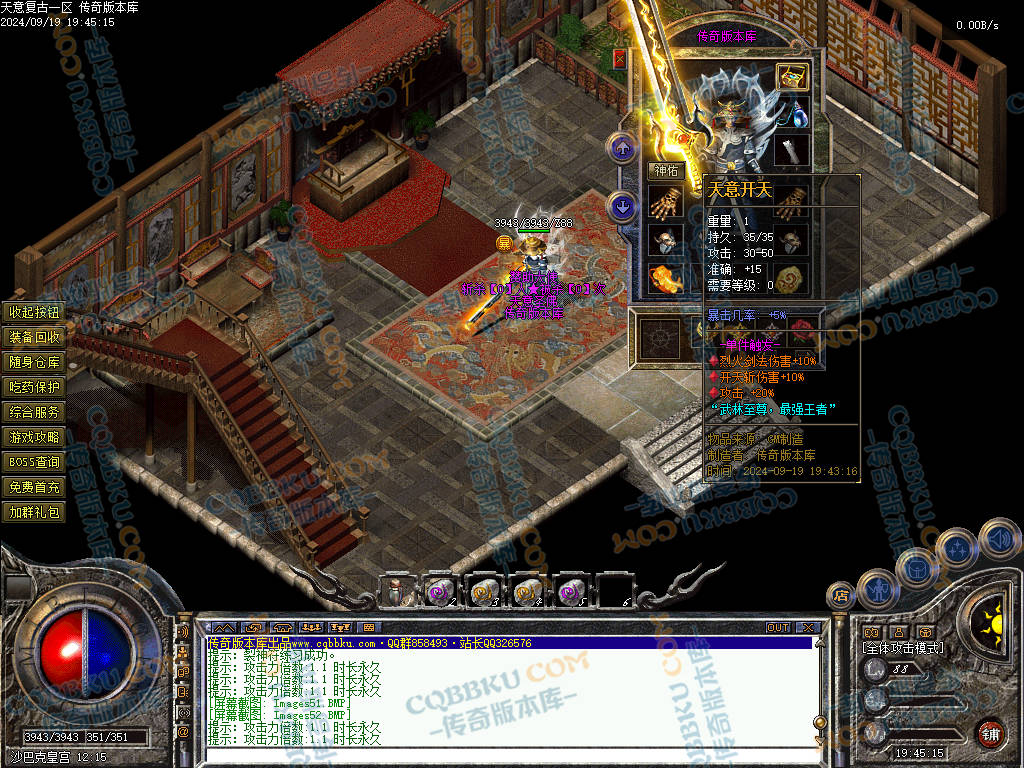
Task: Open the character status knight icon button
Action: 877,588
